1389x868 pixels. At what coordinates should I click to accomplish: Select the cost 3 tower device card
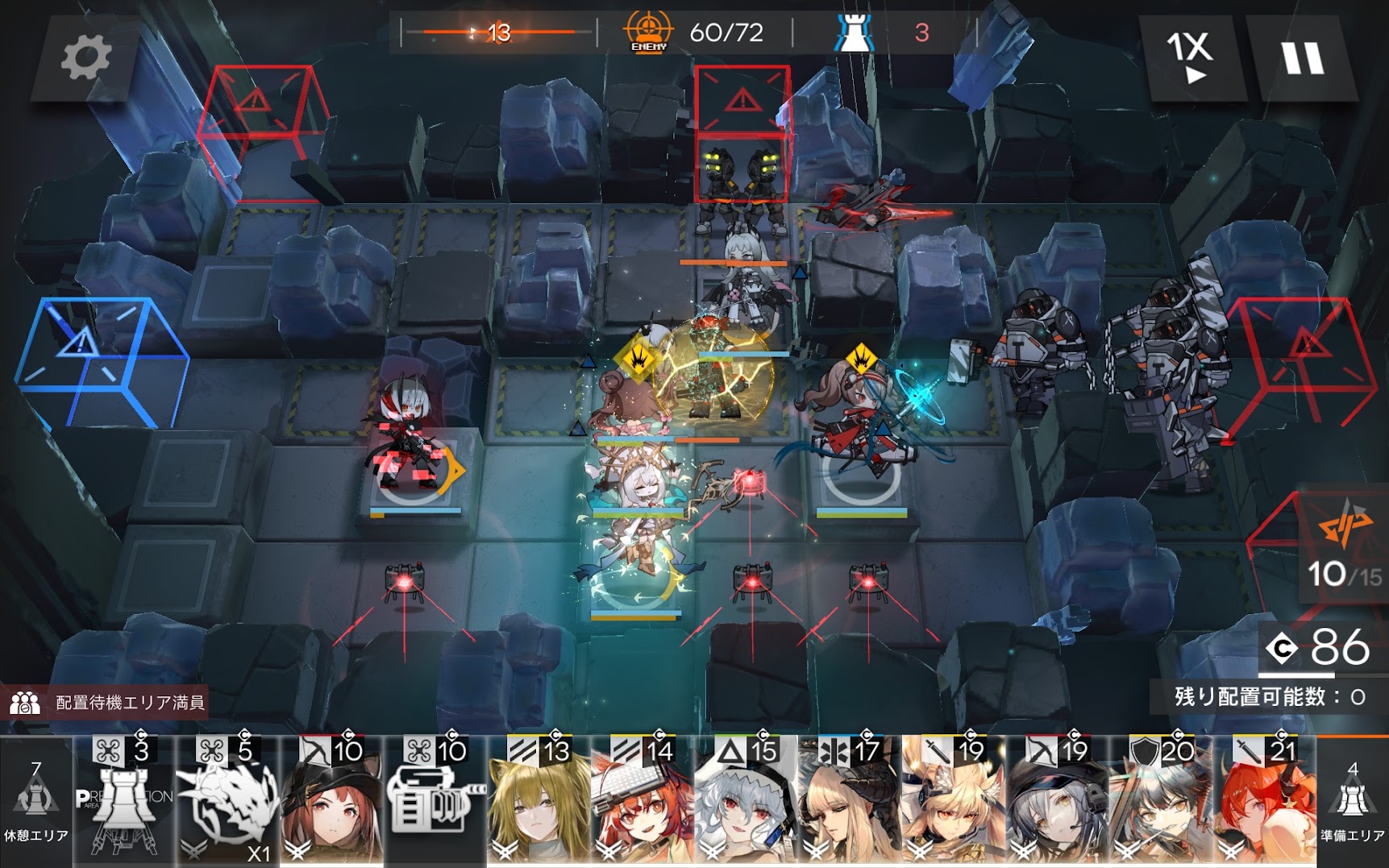tap(123, 802)
